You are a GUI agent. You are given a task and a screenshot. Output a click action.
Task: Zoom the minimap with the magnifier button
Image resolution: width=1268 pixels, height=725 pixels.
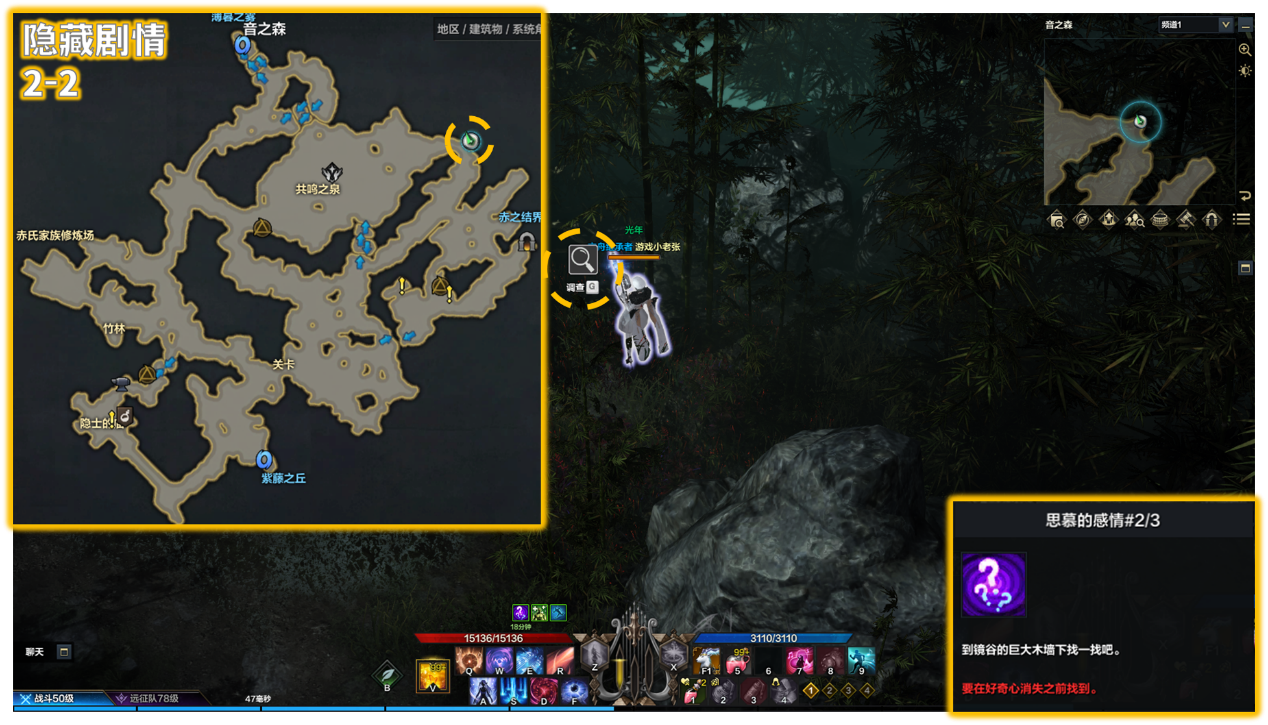[1245, 49]
